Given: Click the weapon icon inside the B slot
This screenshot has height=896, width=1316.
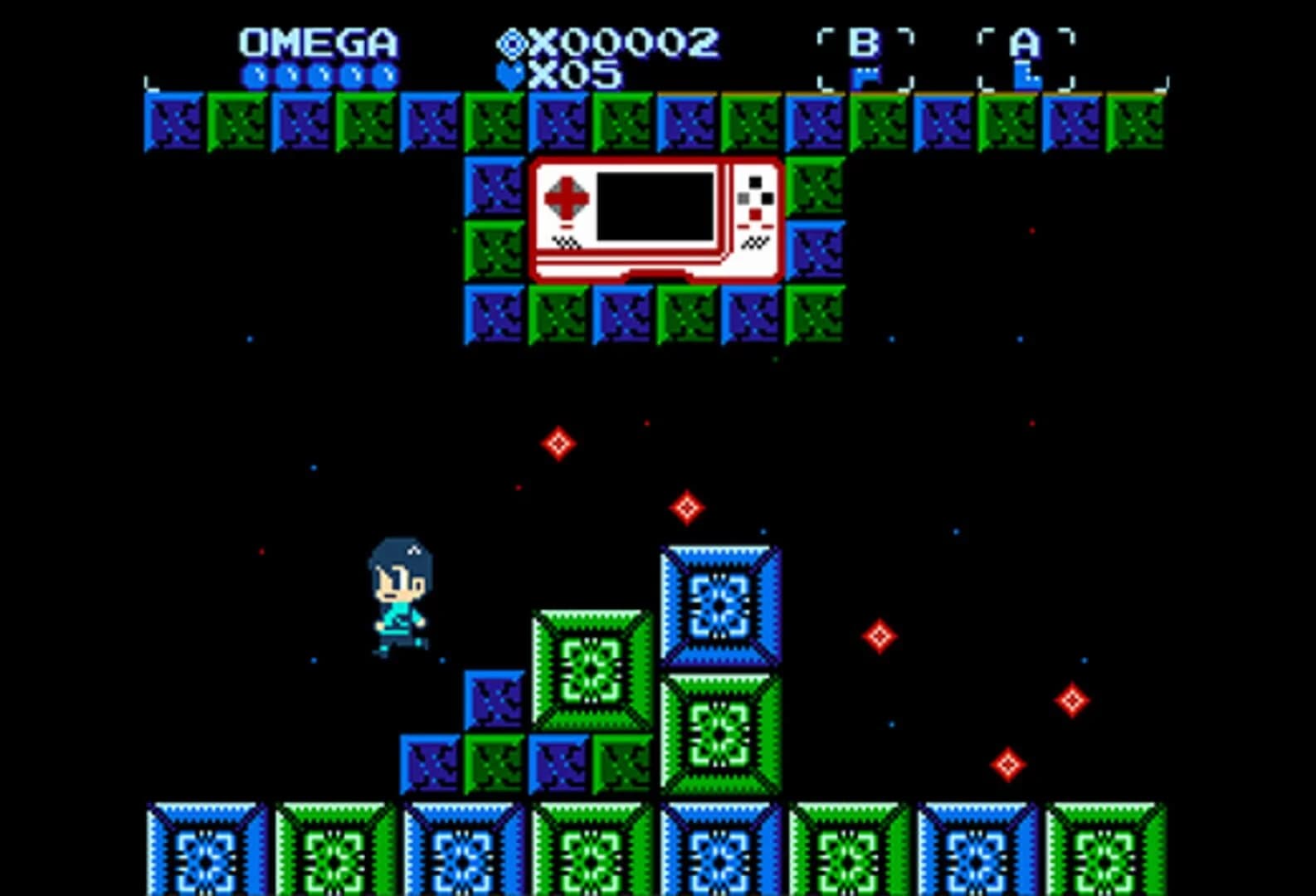Looking at the screenshot, I should [866, 76].
